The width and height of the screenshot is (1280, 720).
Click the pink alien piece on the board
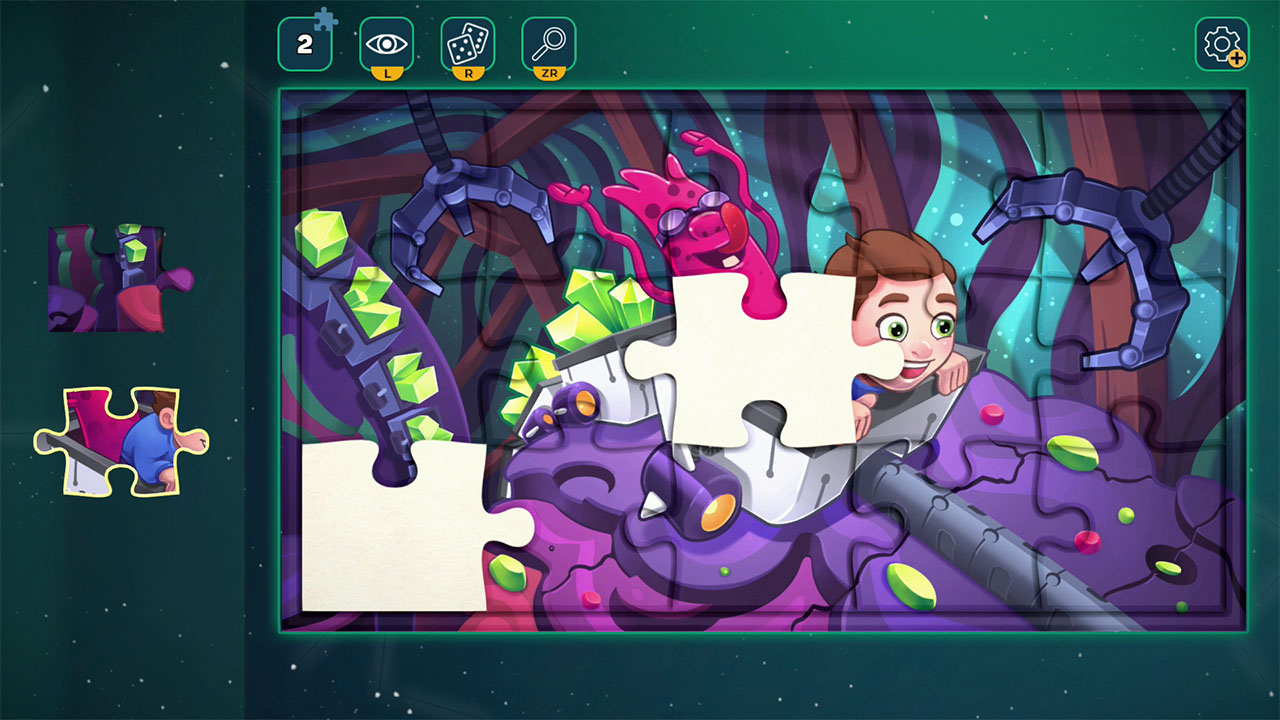click(700, 230)
